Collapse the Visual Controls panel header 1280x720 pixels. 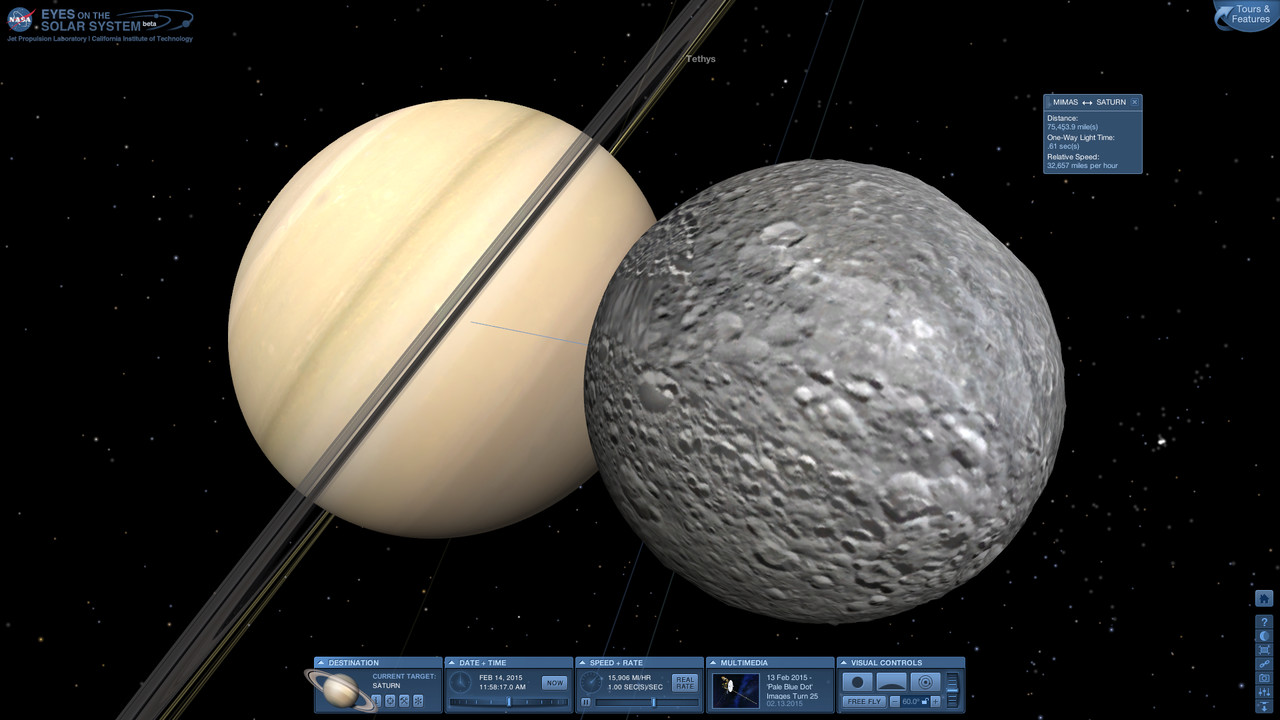point(844,662)
